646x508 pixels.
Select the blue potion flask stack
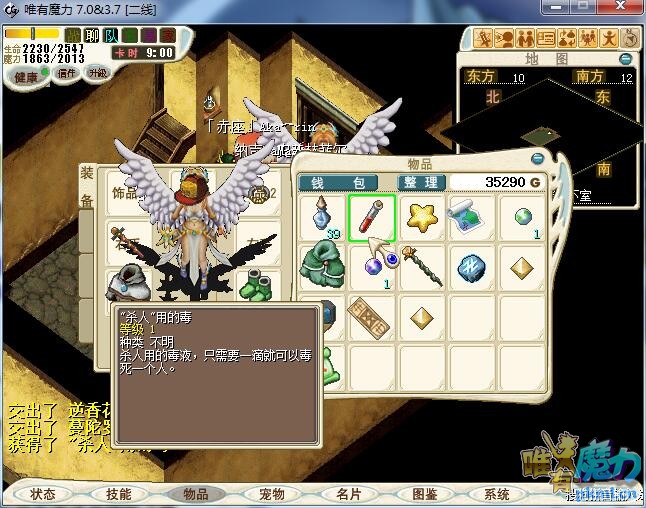coord(322,217)
